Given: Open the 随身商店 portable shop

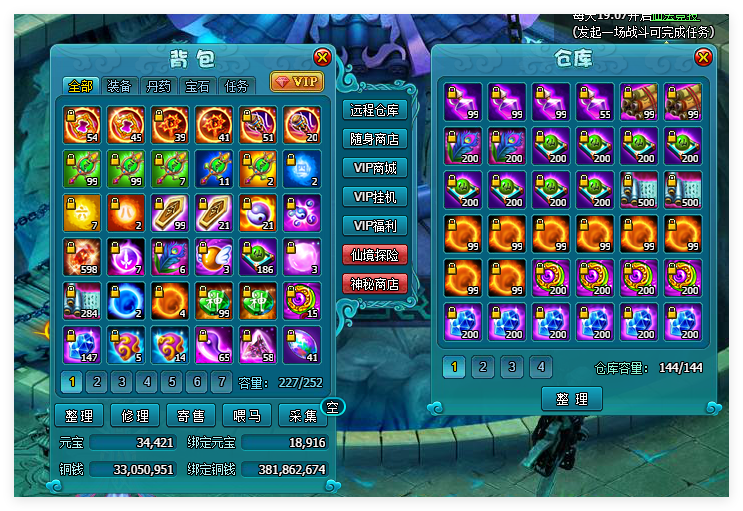Looking at the screenshot, I should click(x=375, y=139).
